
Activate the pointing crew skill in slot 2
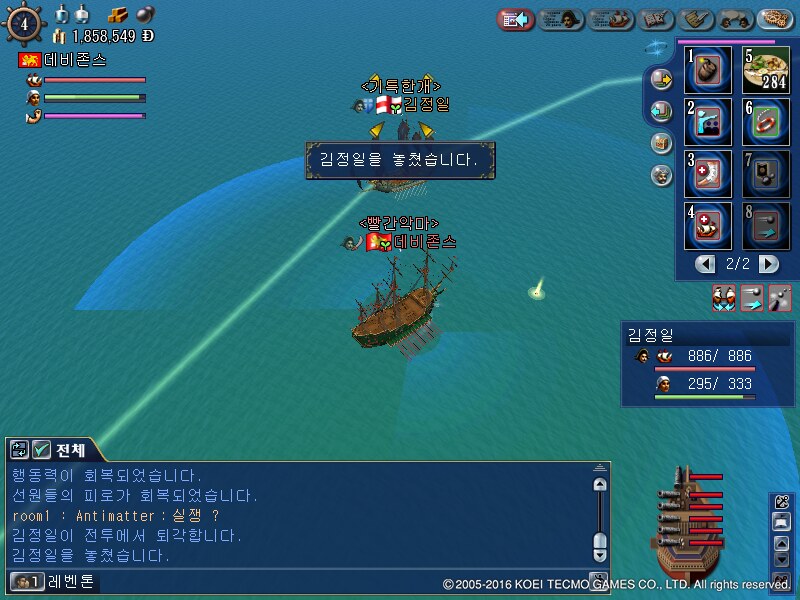[709, 122]
